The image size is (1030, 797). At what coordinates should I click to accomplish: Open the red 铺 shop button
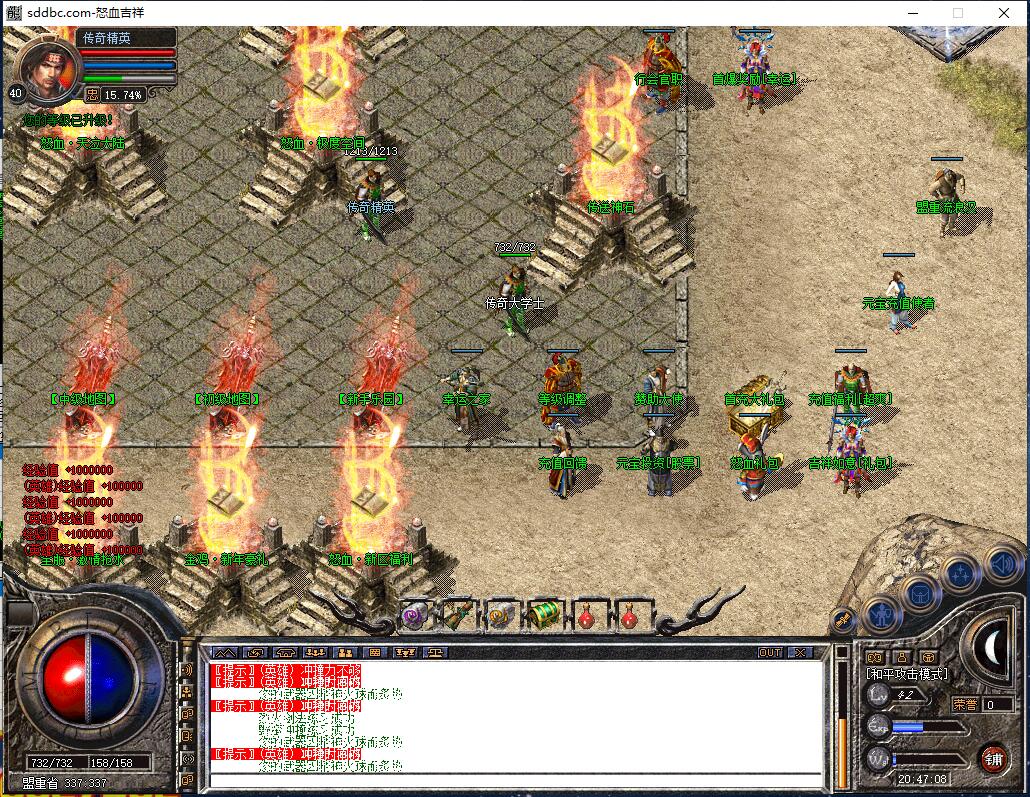pos(993,758)
